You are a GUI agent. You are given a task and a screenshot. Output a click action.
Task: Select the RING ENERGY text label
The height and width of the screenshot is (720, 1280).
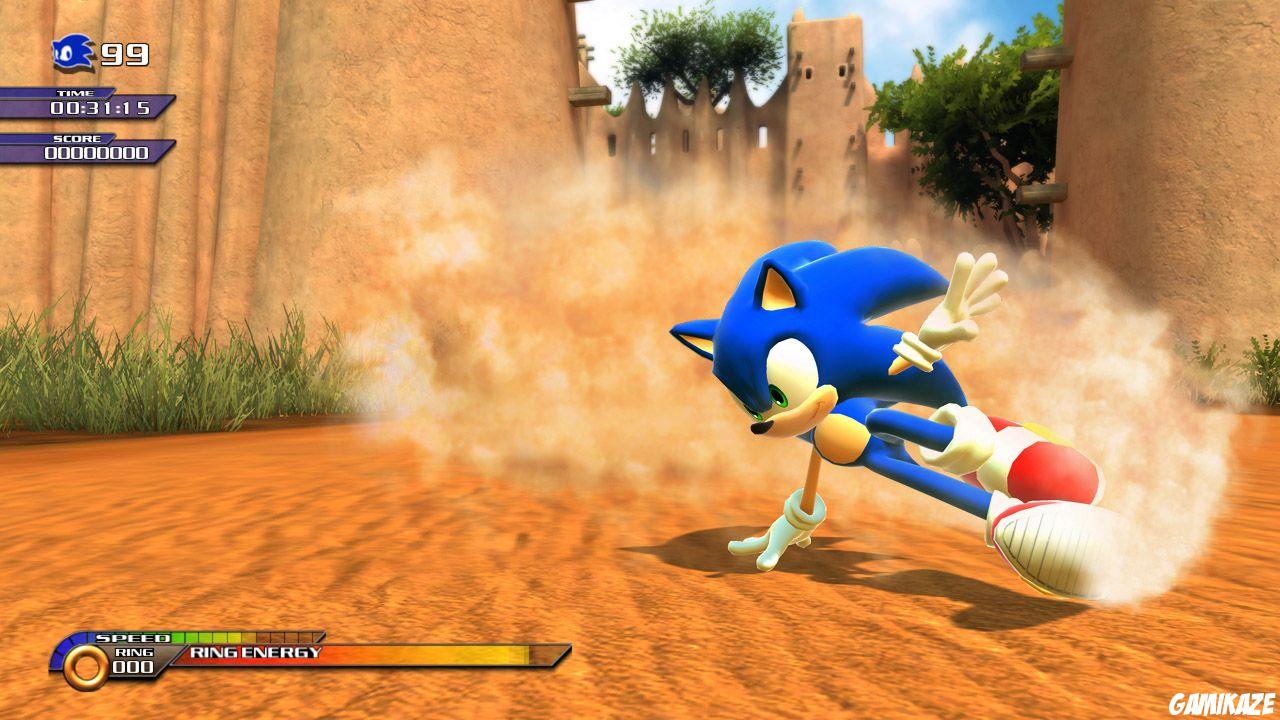click(x=256, y=651)
